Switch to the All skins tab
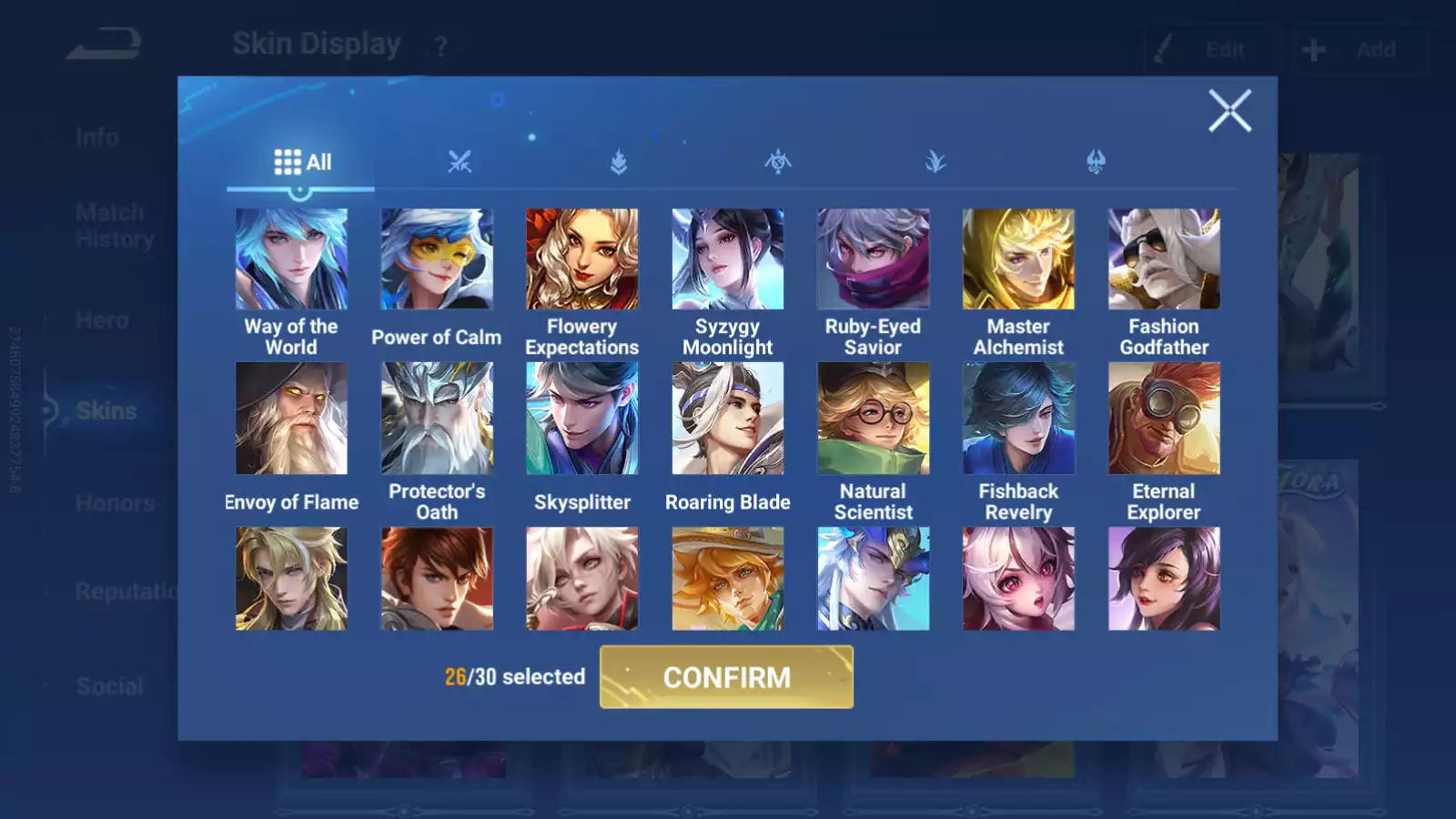The height and width of the screenshot is (819, 1456). (301, 162)
